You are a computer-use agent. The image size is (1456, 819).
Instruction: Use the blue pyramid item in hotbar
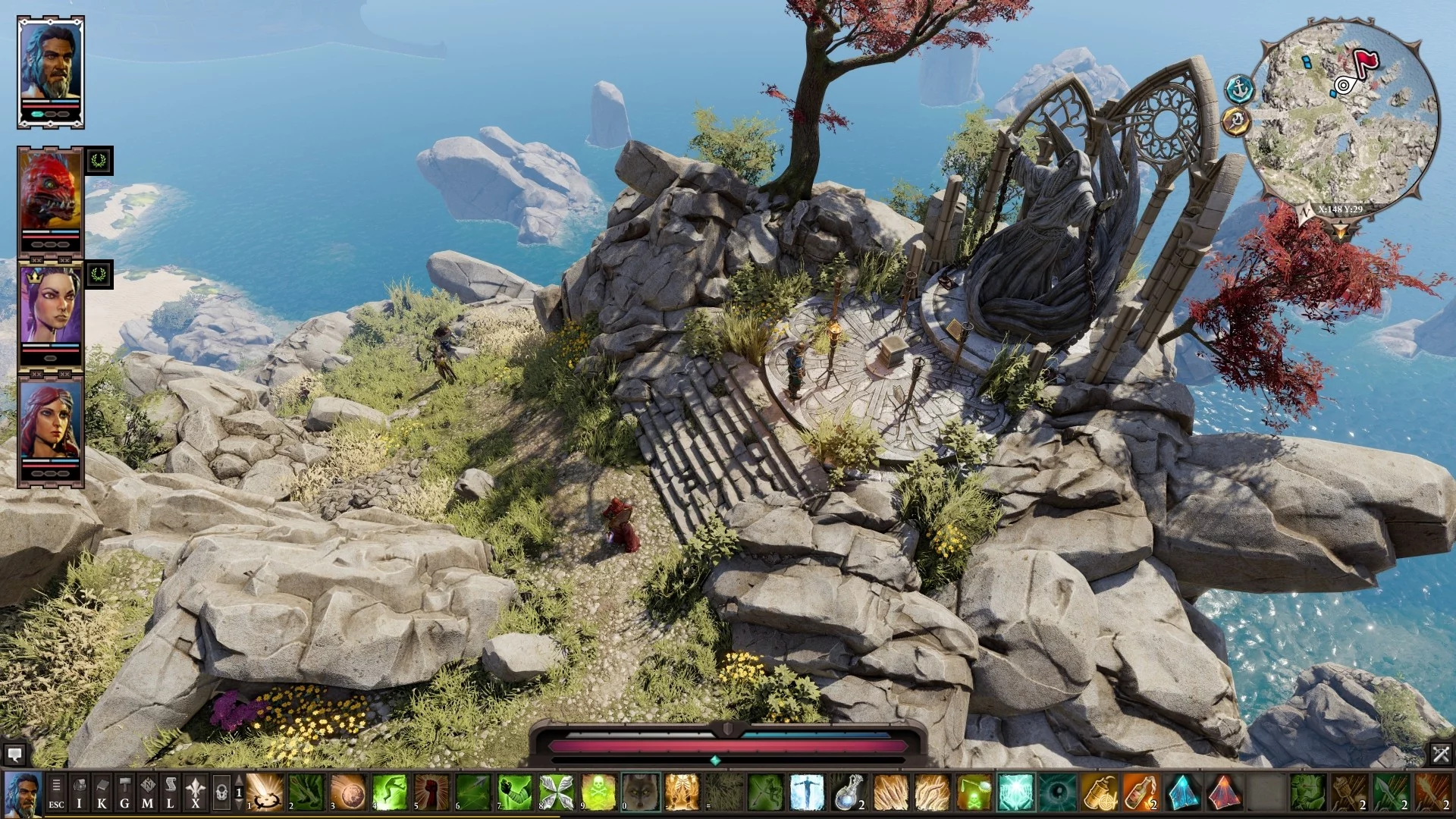(x=1181, y=792)
